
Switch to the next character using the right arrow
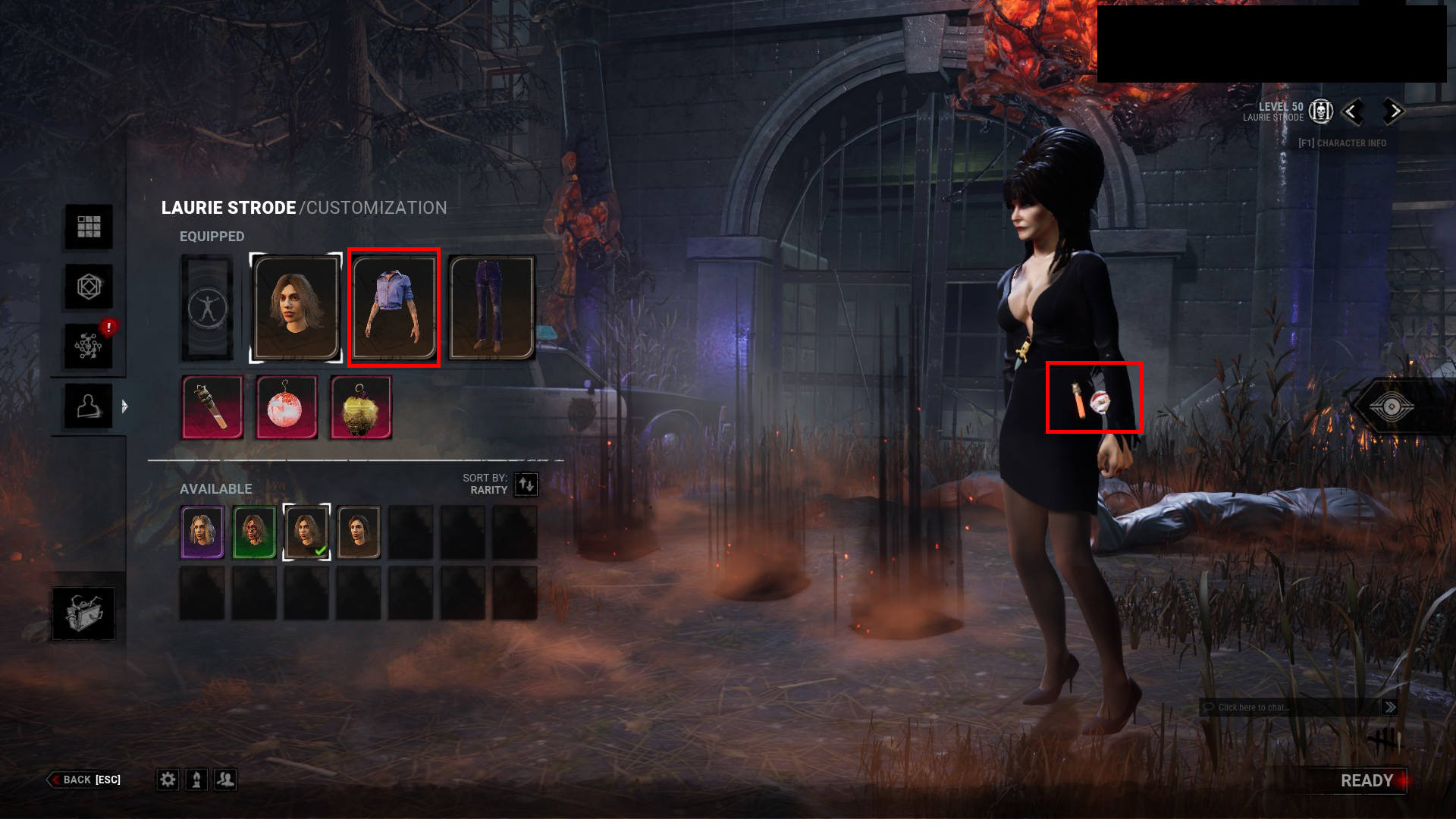1392,111
